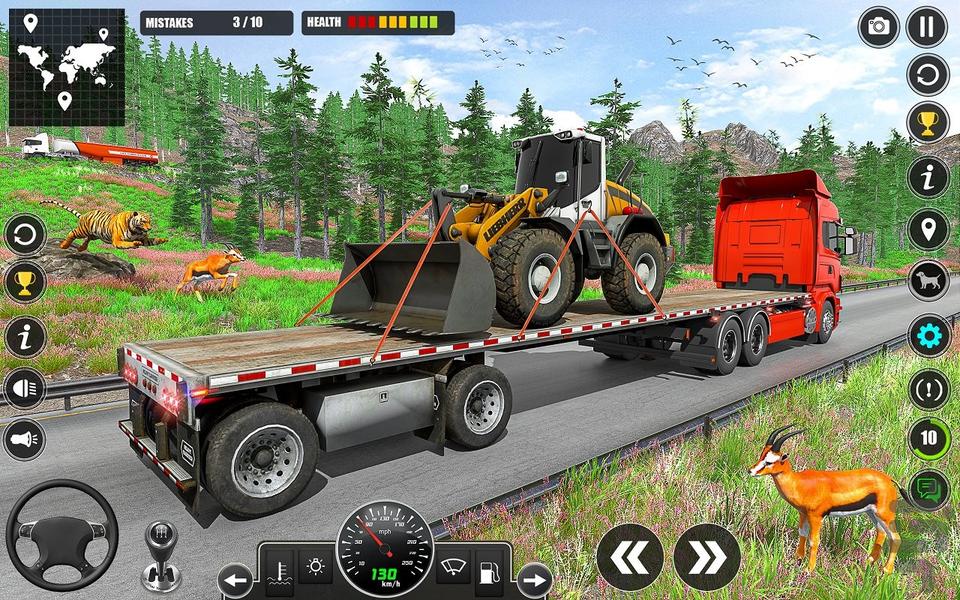Open the world map minimap
Image resolution: width=960 pixels, height=600 pixels.
point(67,67)
